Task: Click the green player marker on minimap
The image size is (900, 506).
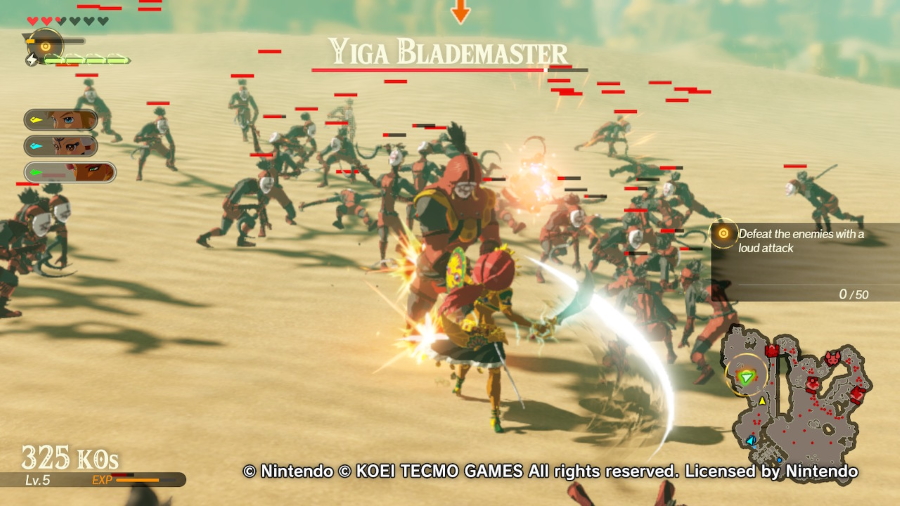Action: (746, 377)
